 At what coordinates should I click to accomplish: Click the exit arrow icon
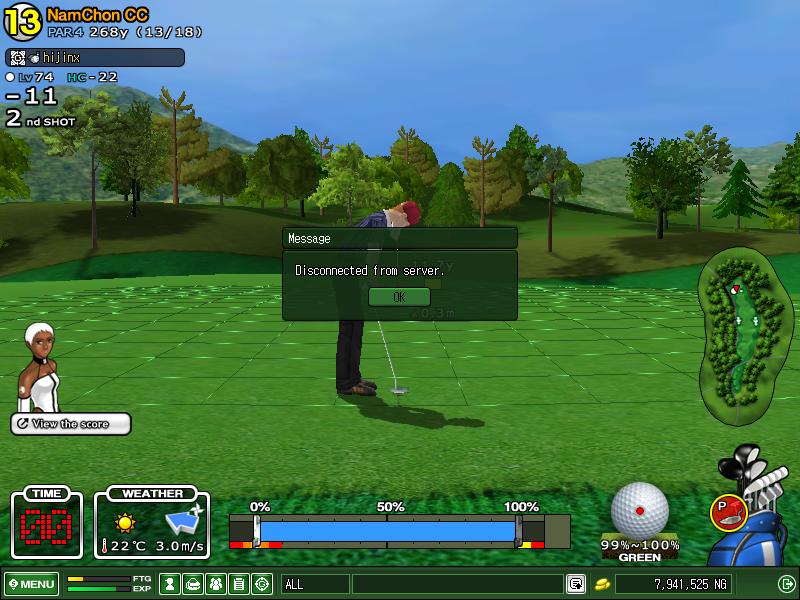pyautogui.click(x=786, y=584)
